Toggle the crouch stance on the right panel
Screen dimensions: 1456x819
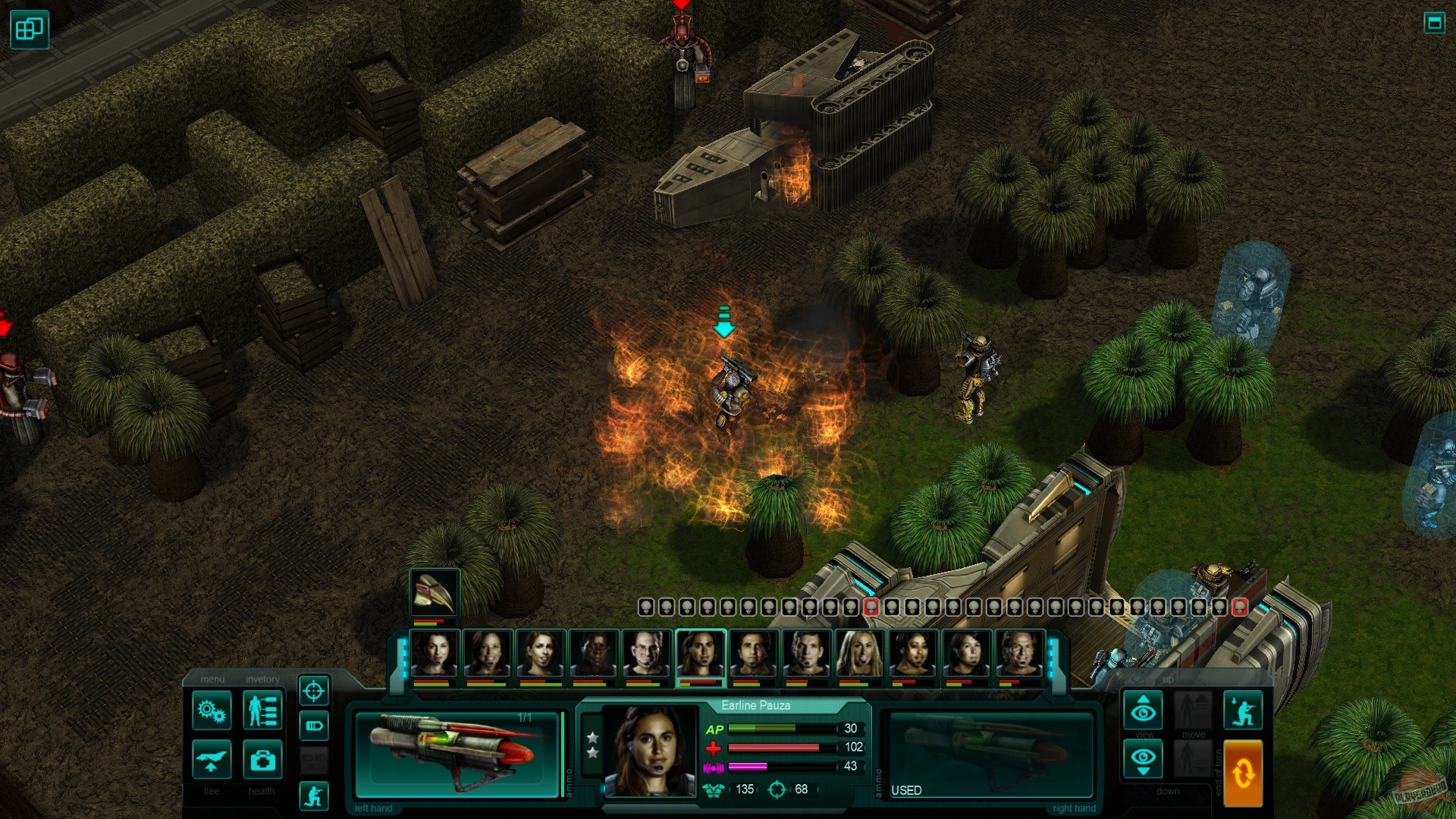pyautogui.click(x=1243, y=710)
